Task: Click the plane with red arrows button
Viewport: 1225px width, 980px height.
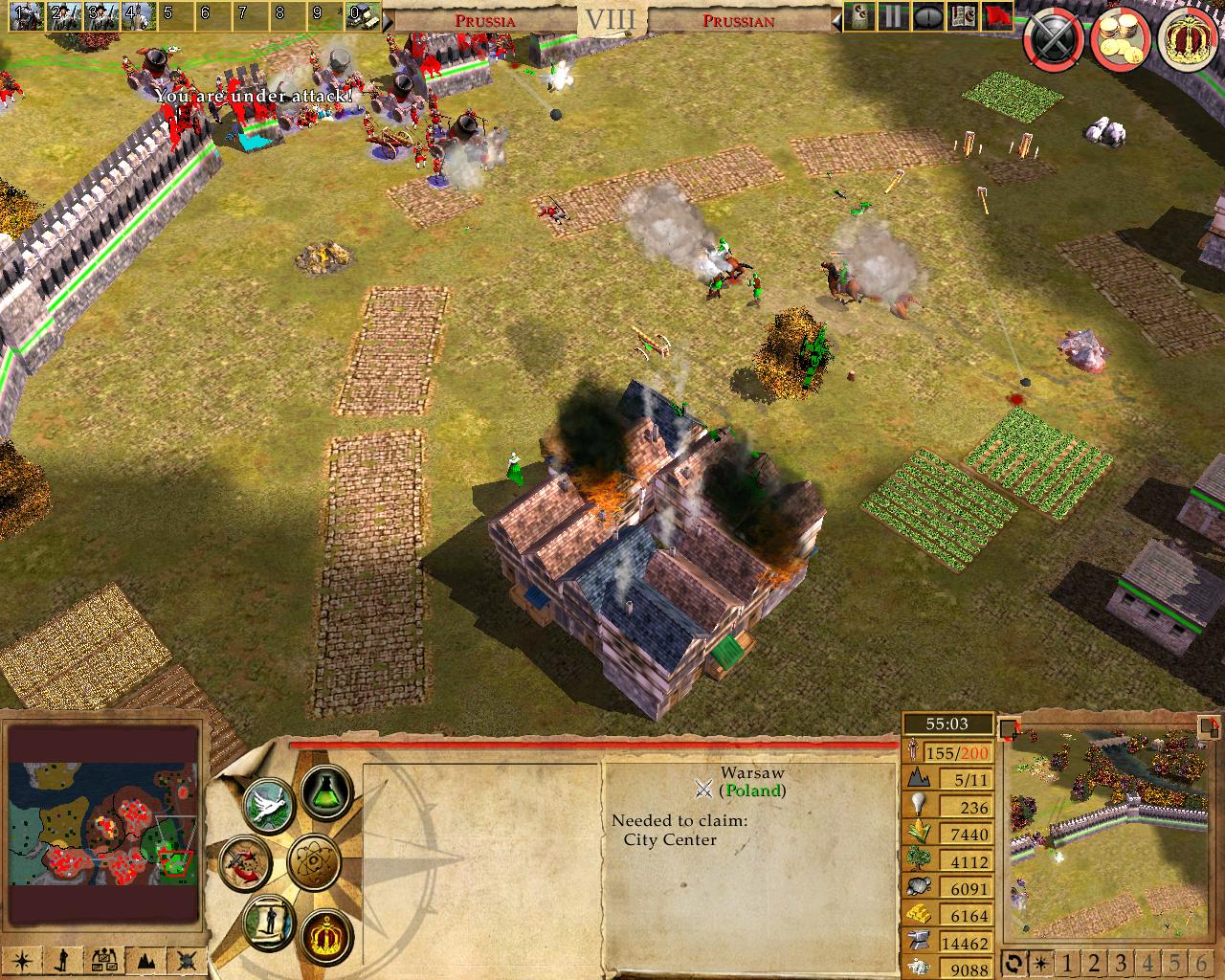Action: click(243, 858)
